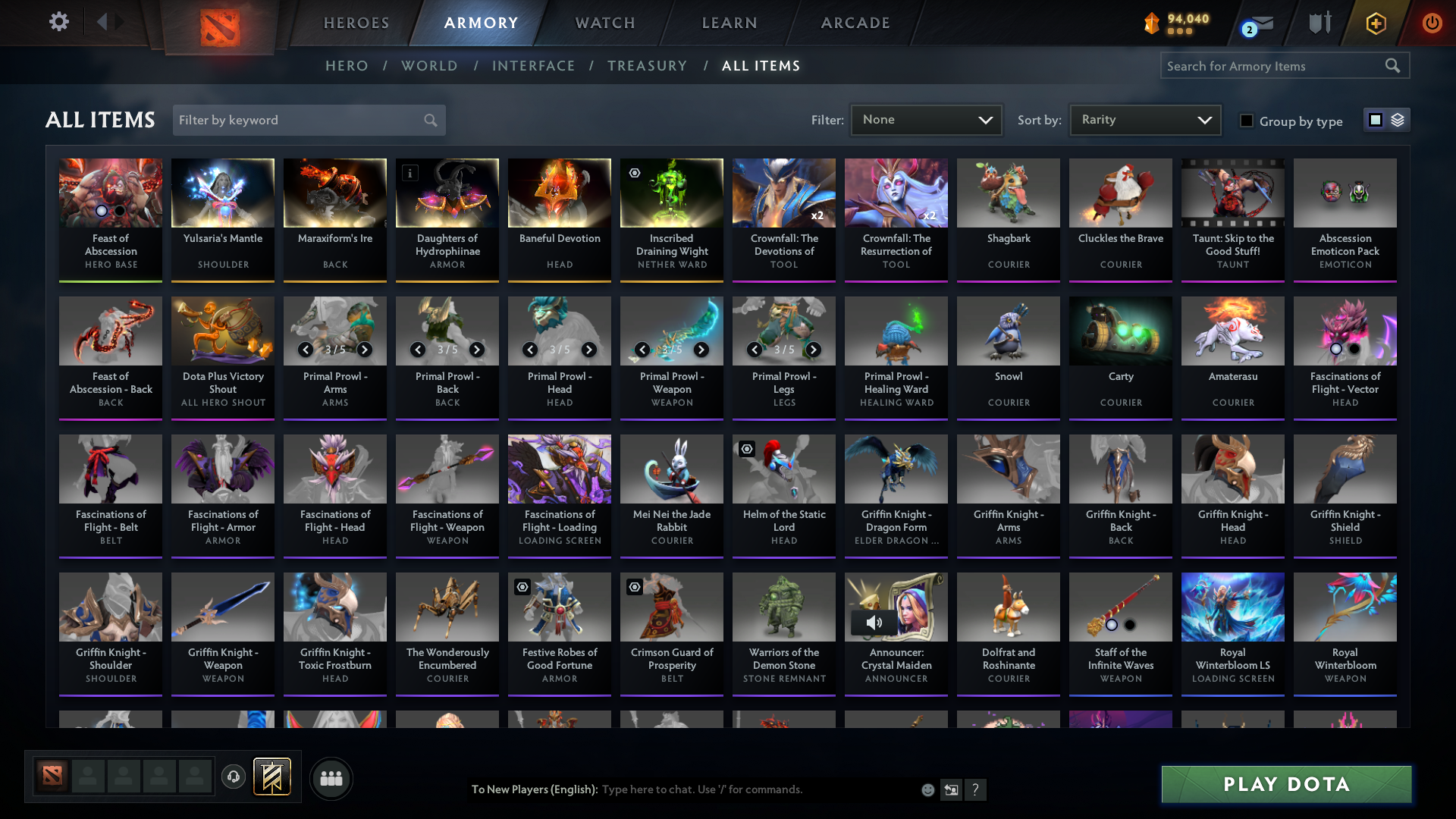
Task: Advance Primal Prowl - Arms with right chevron
Action: click(365, 350)
